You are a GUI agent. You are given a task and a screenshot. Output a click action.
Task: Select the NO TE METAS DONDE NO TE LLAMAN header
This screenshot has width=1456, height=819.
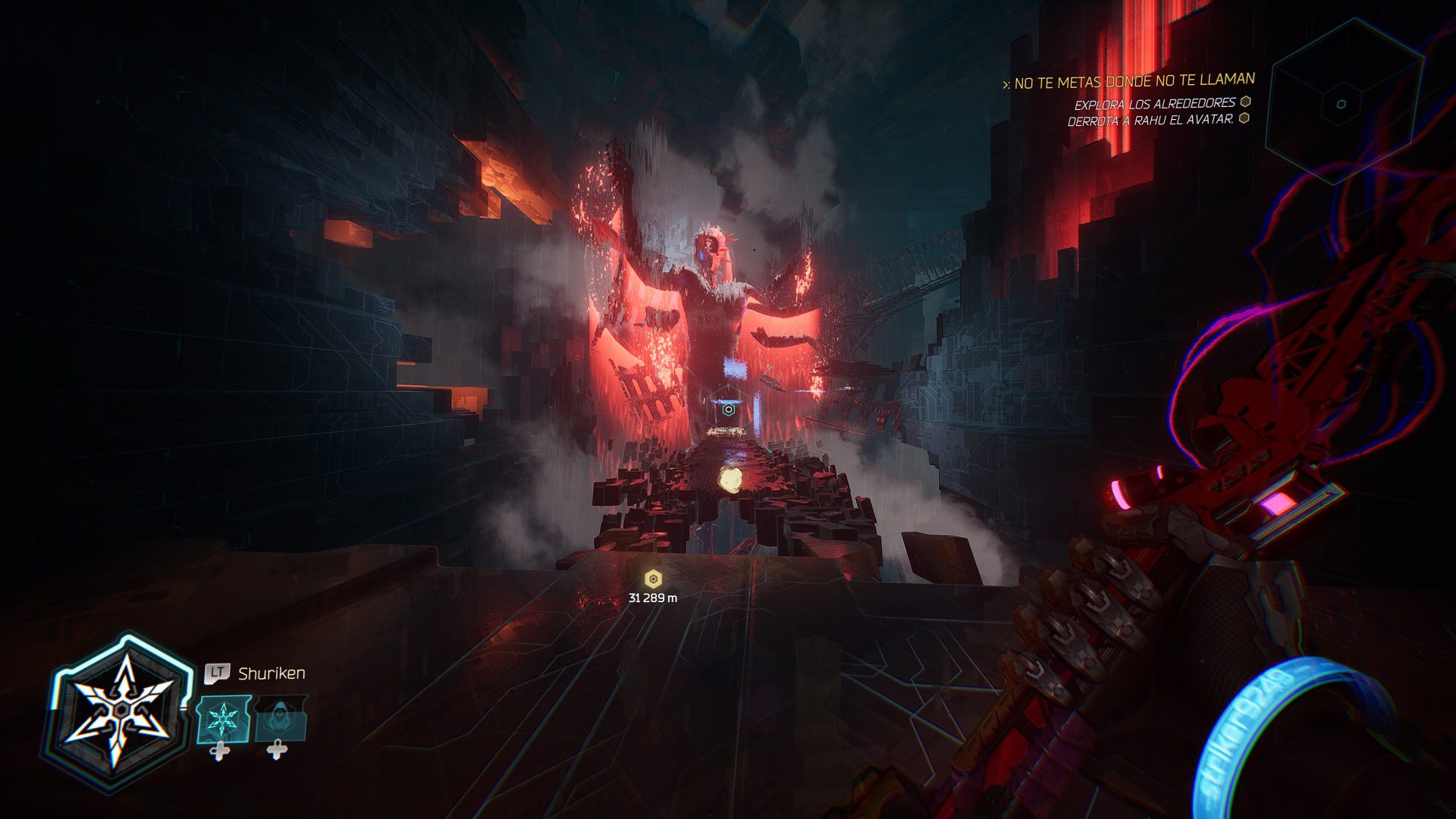tap(1136, 80)
